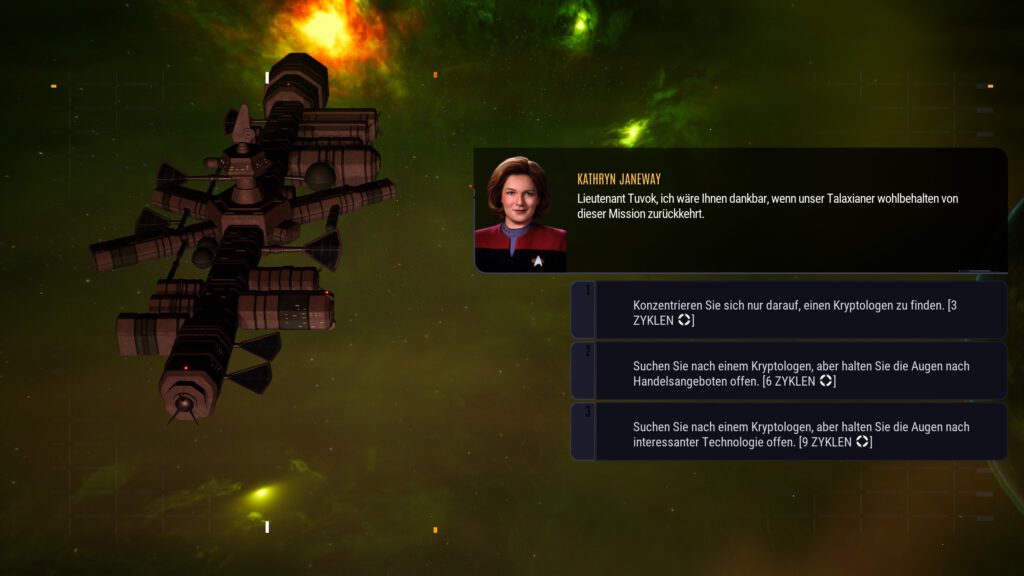The height and width of the screenshot is (576, 1024).
Task: Select the reply about Handelsangeboten
Action: pos(790,372)
